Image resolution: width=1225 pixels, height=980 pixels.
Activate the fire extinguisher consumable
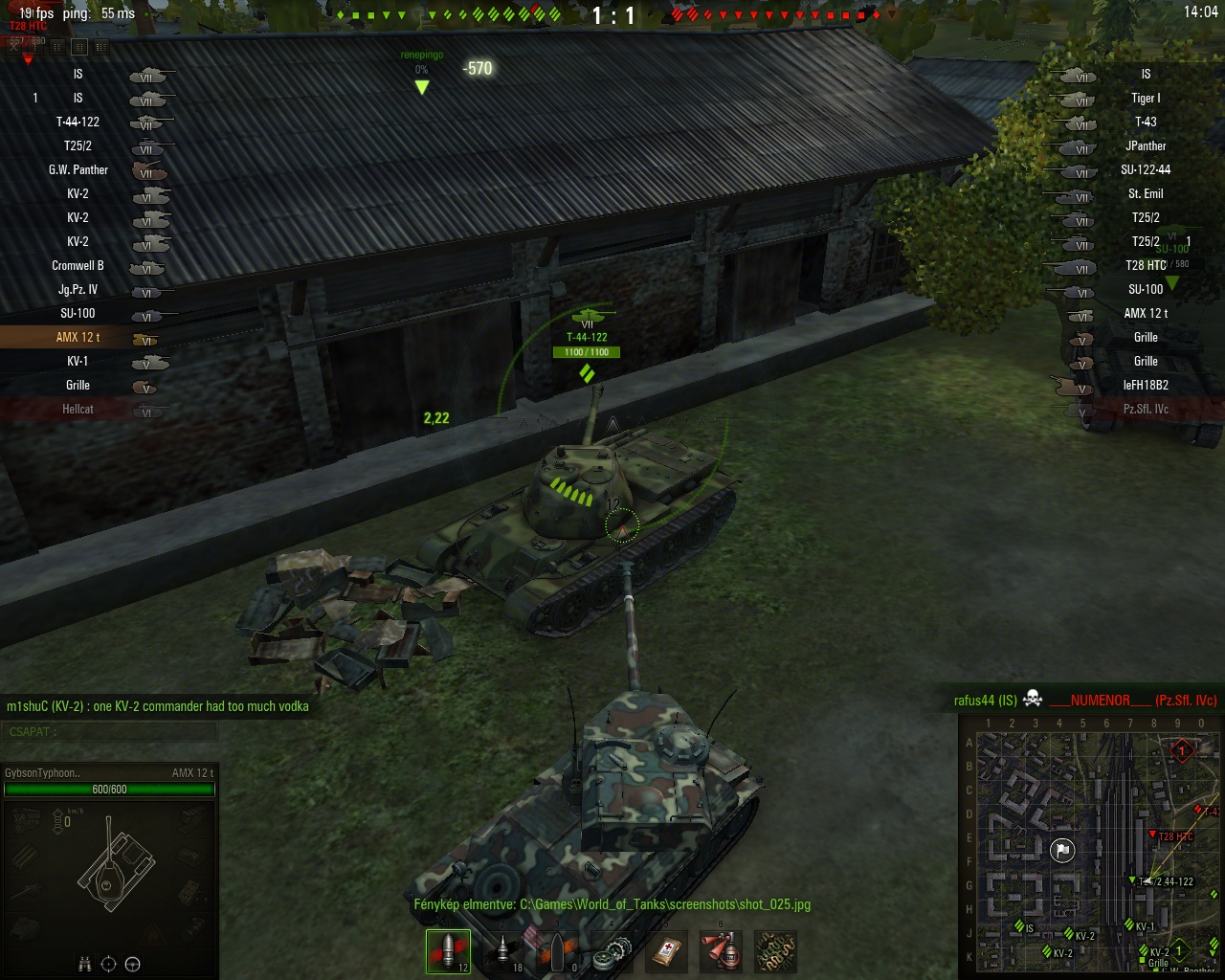pos(721,951)
